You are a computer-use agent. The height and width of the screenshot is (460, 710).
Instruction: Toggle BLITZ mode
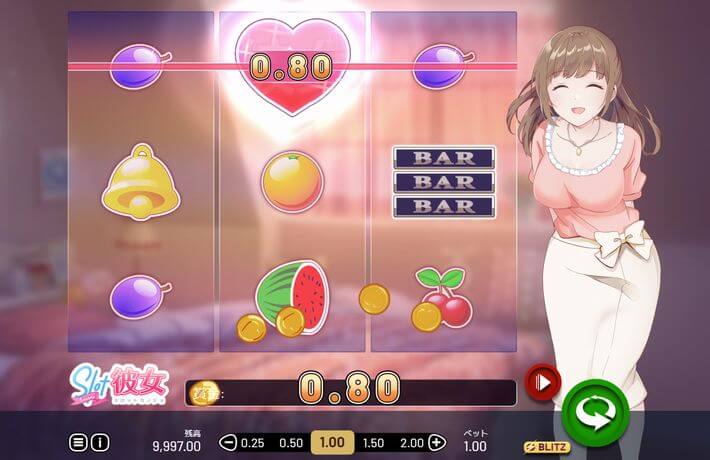click(547, 446)
